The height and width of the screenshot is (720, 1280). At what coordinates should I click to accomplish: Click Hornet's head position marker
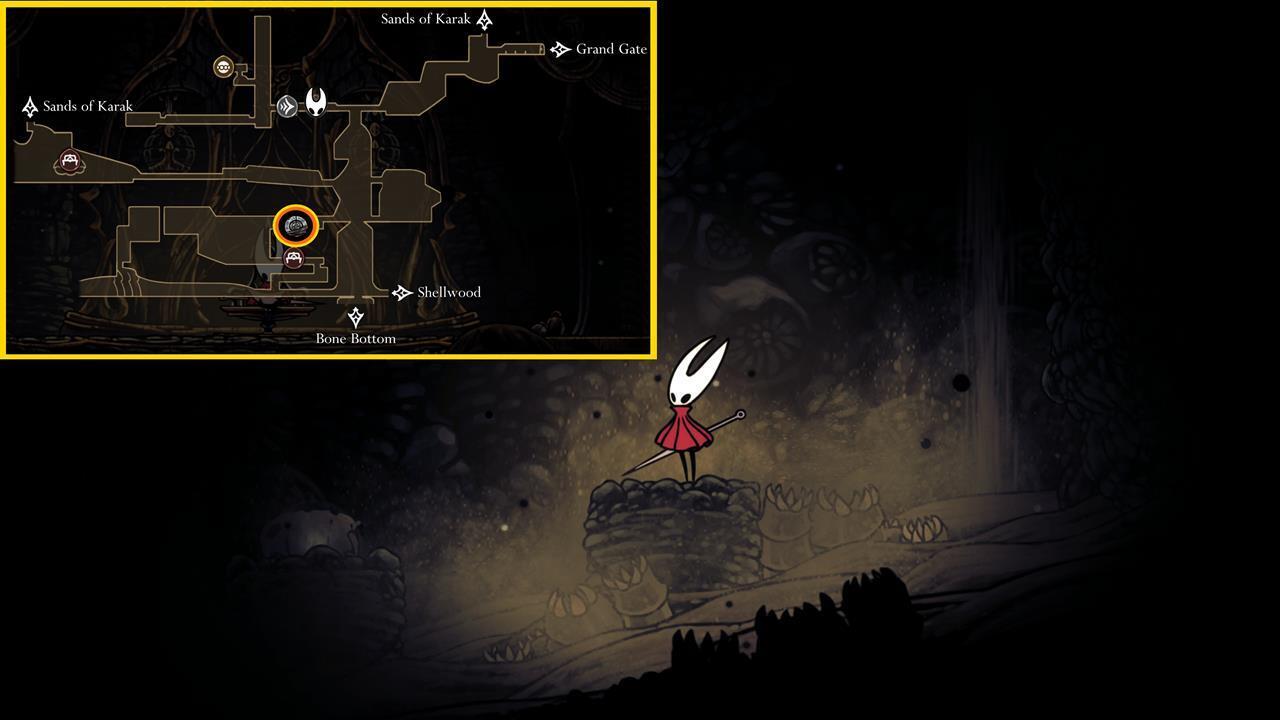[316, 101]
